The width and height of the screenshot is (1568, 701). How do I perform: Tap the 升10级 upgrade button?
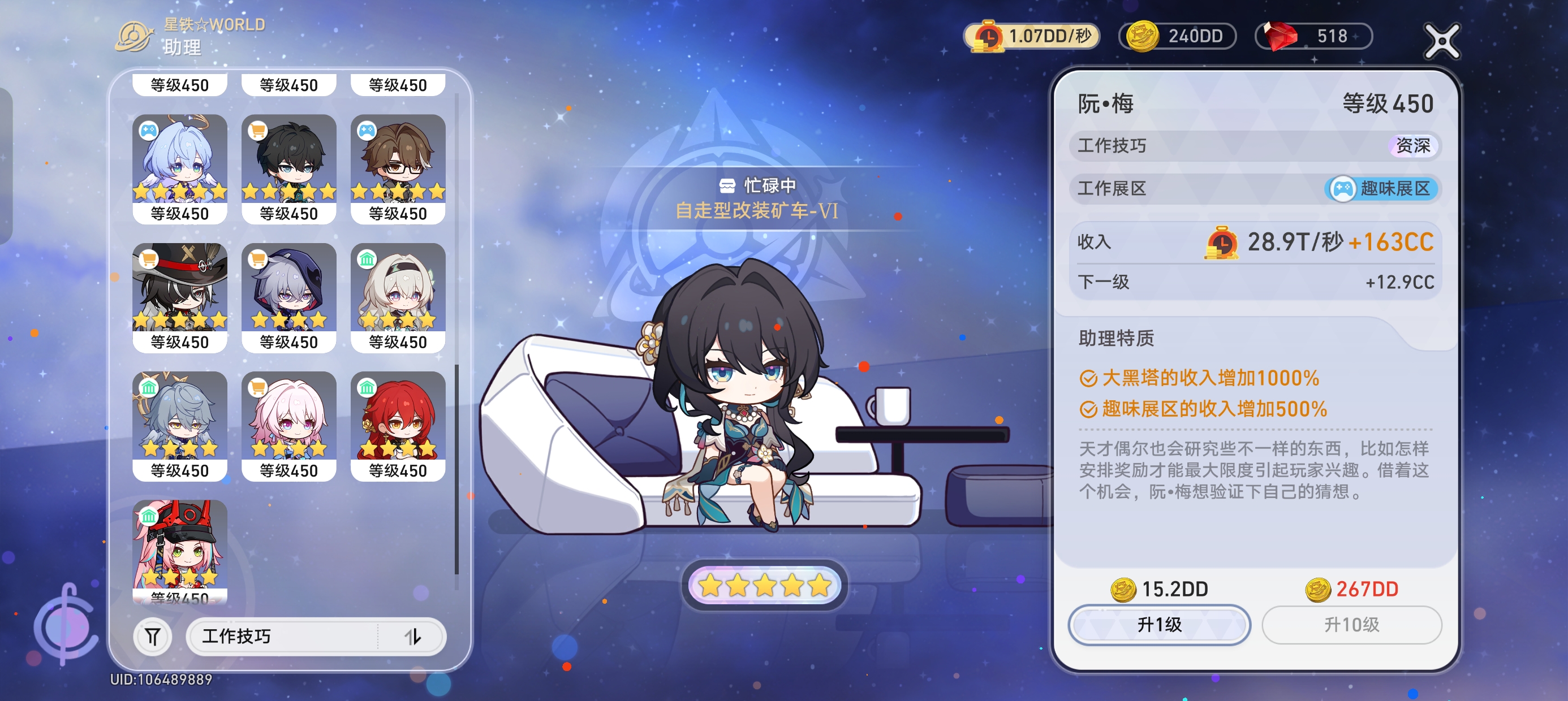(x=1351, y=624)
